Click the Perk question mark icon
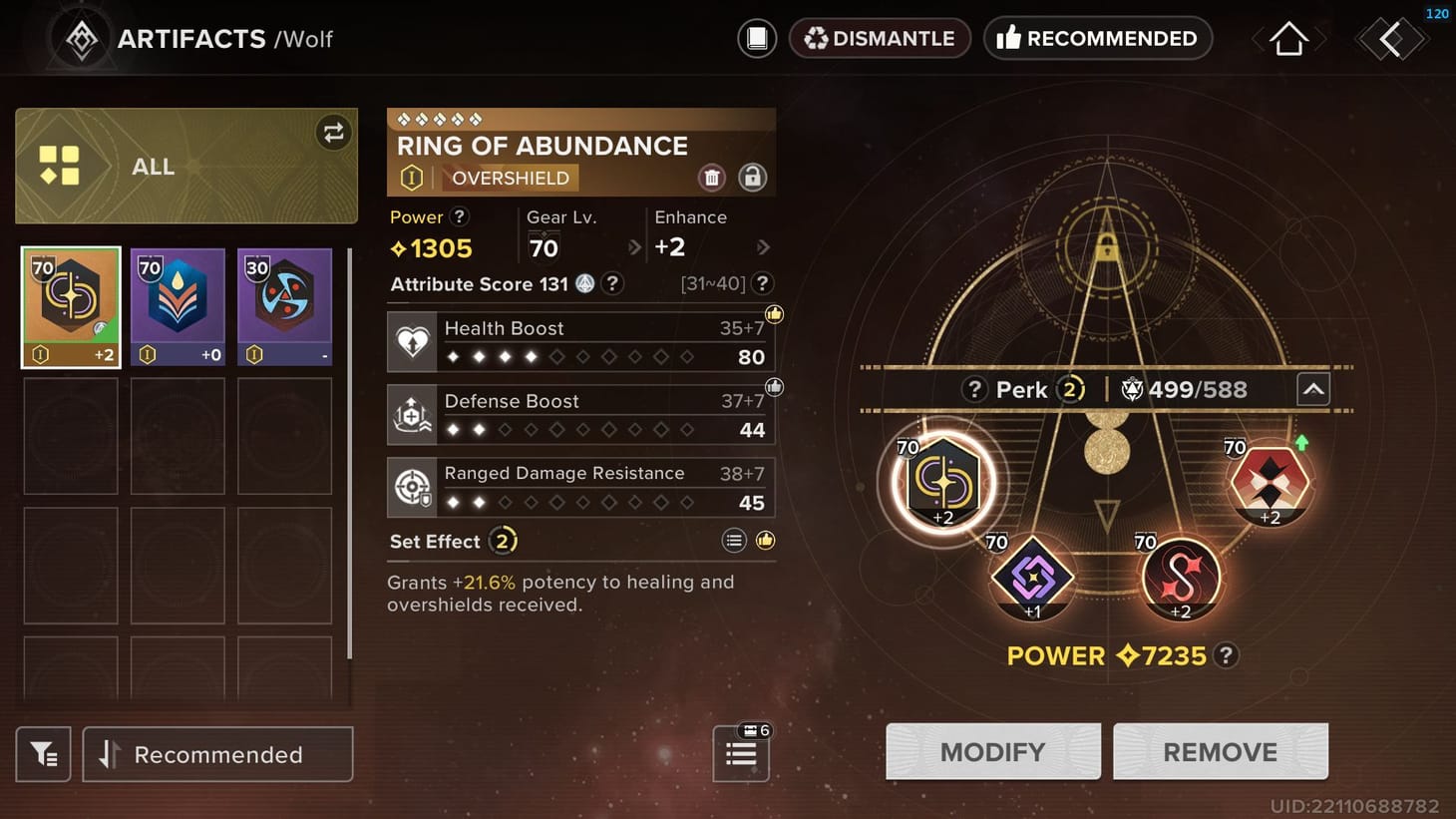 (974, 389)
